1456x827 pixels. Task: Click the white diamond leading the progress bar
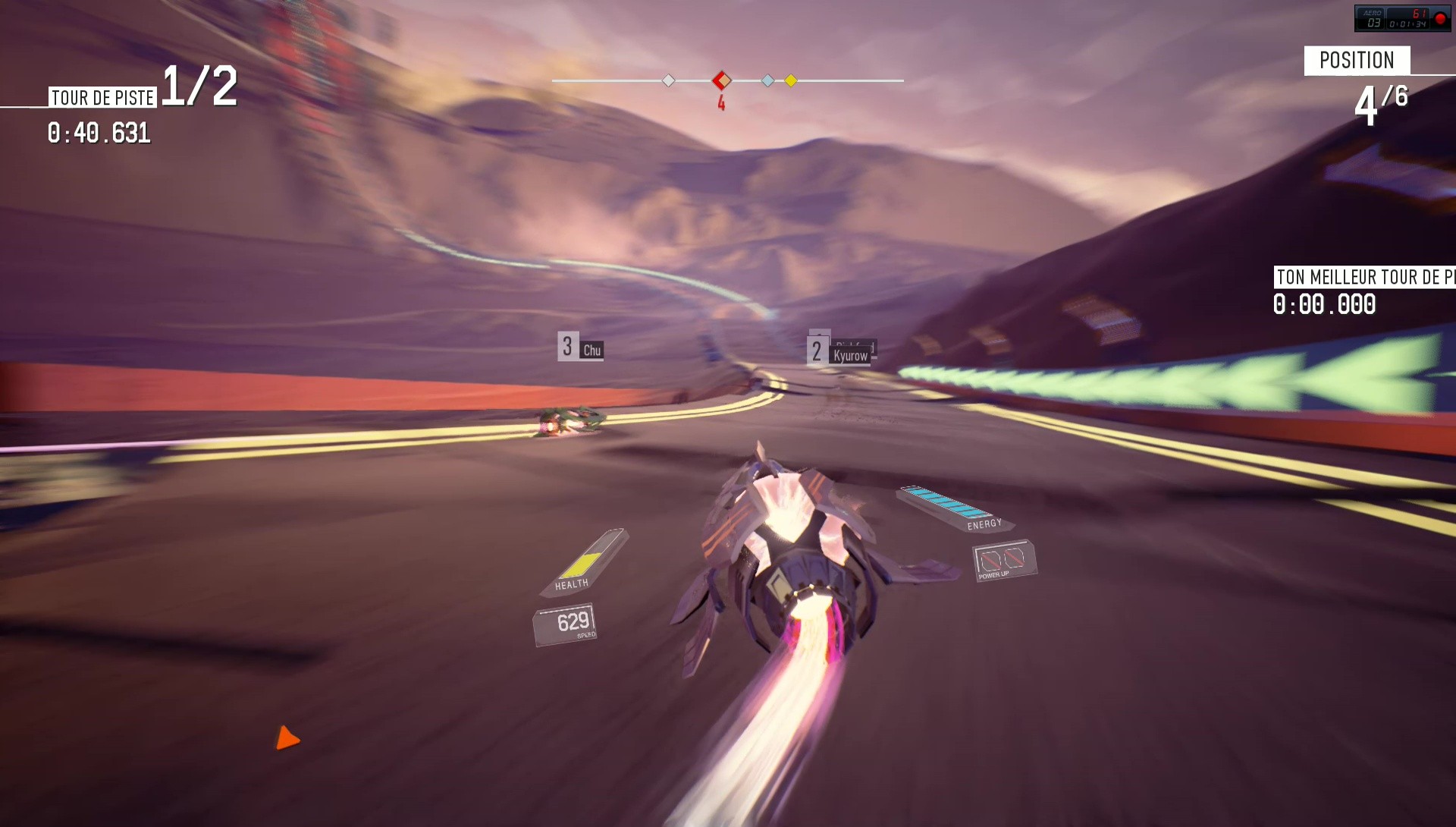[668, 78]
